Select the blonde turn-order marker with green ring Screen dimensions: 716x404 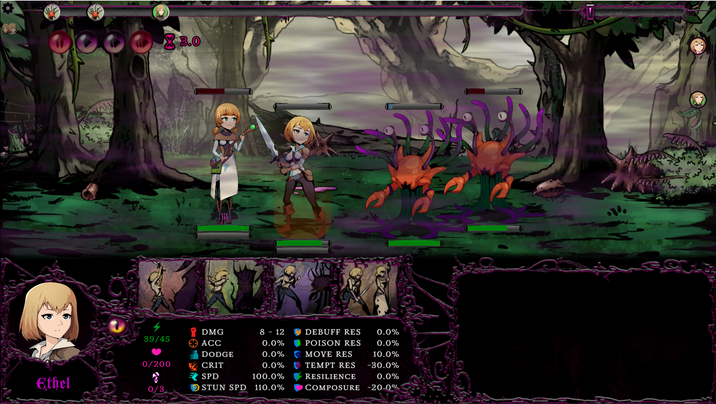161,12
